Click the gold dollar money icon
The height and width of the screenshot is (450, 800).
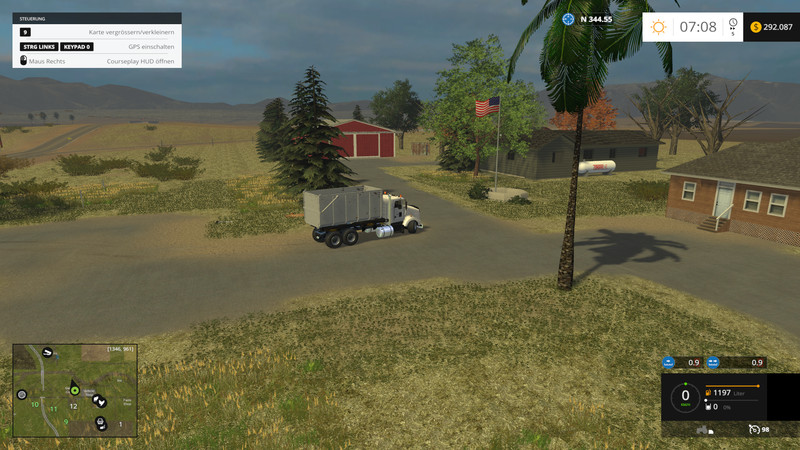(x=755, y=27)
